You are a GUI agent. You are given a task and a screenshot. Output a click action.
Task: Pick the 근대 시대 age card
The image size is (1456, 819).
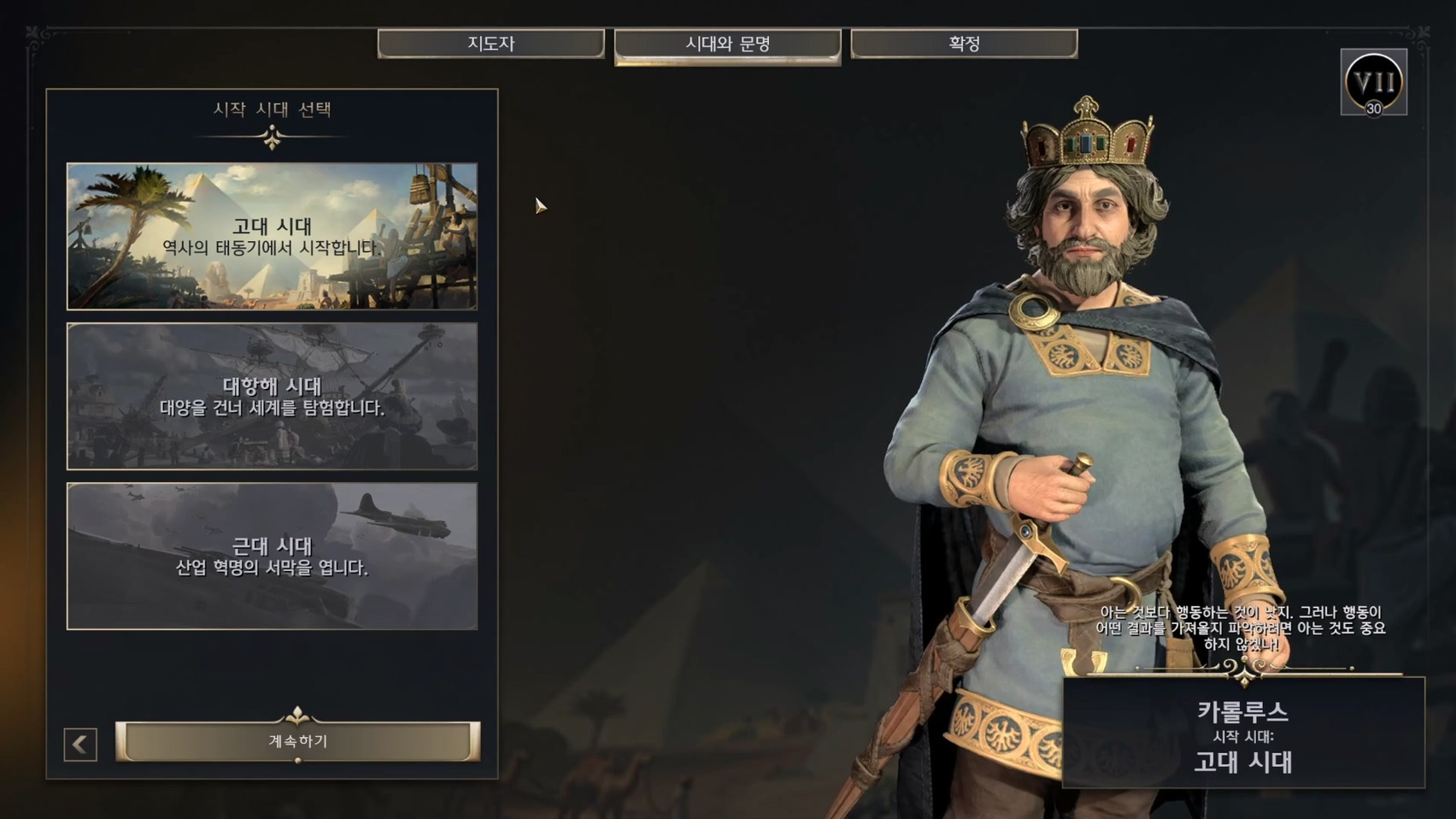(x=272, y=556)
